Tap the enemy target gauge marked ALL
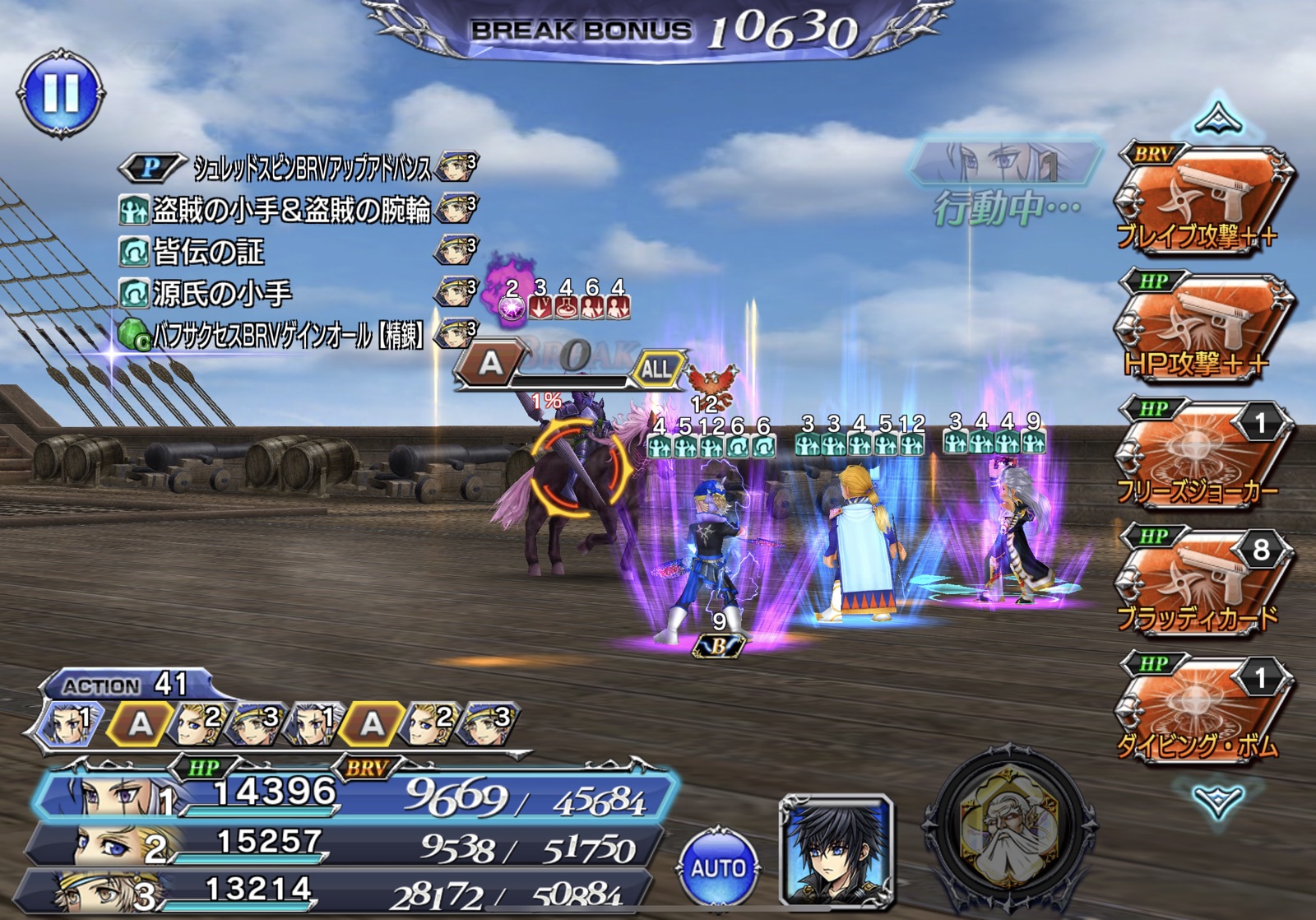 656,369
